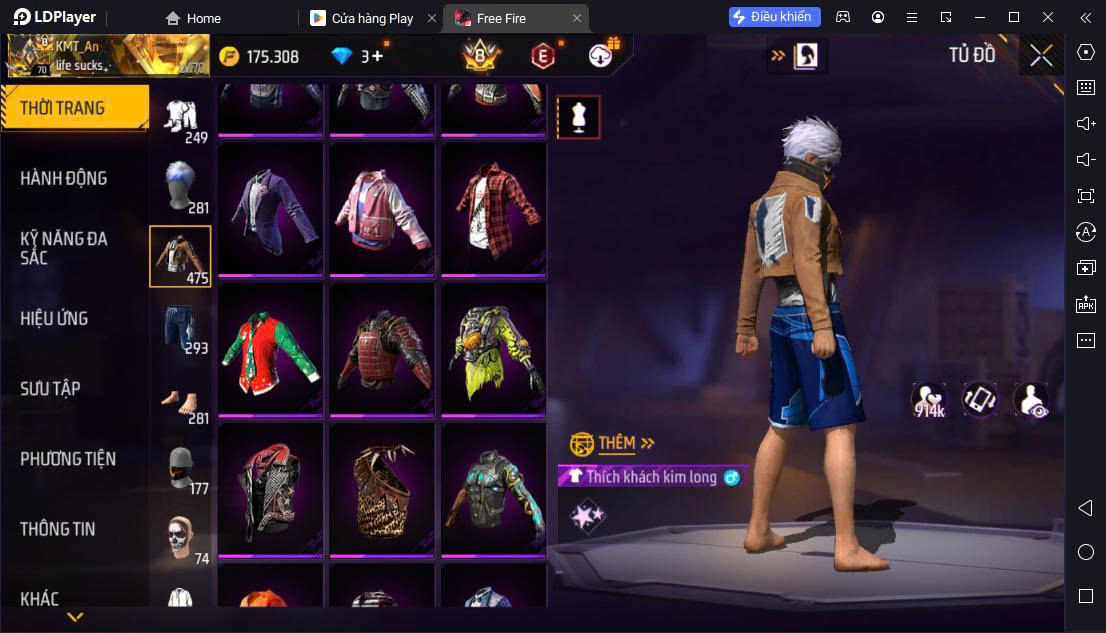Viewport: 1106px width, 633px height.
Task: Close the wardrobe with the X button
Action: pyautogui.click(x=1041, y=55)
